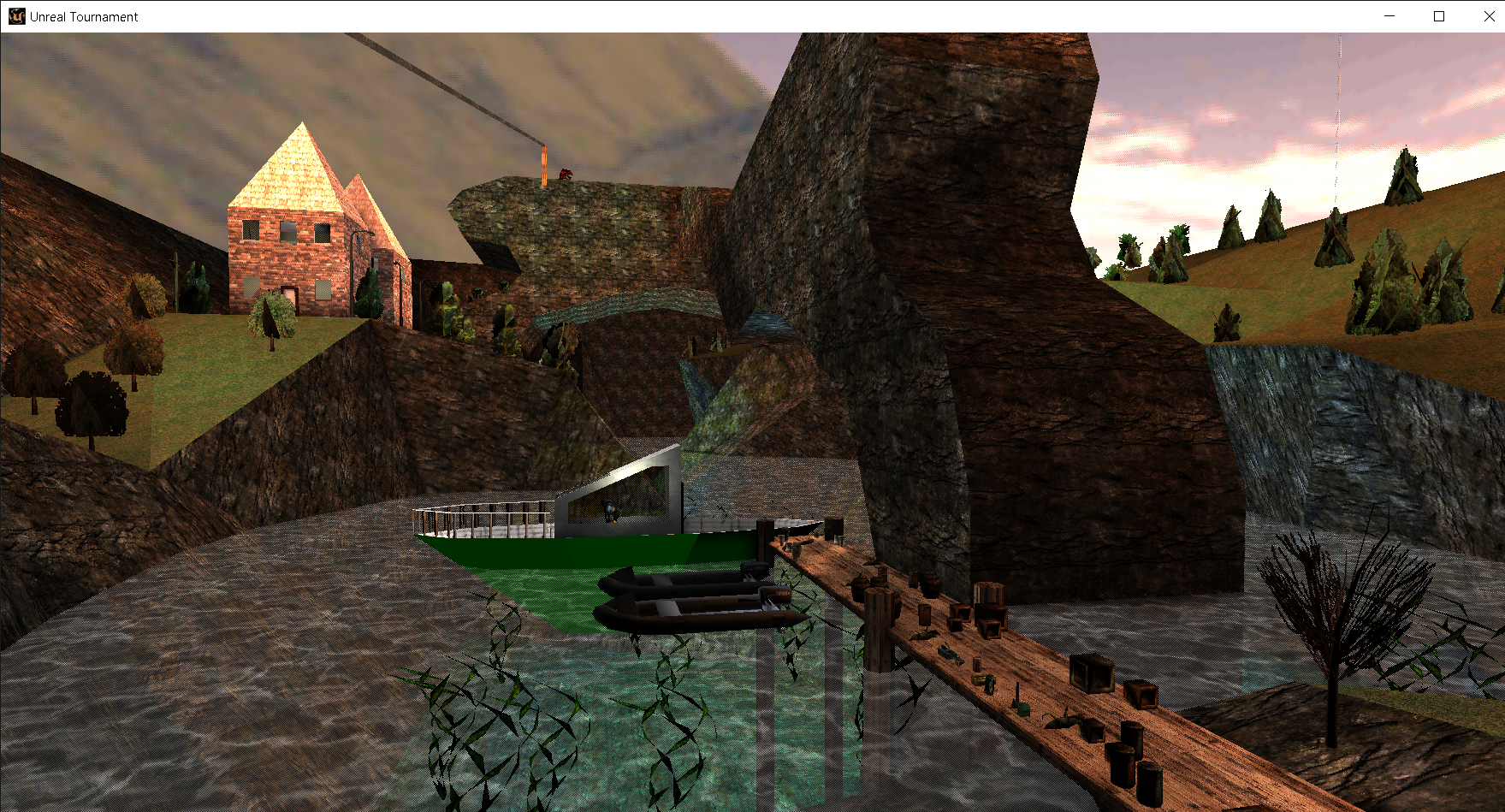The image size is (1505, 812).
Task: Click the maximize button in the title bar
Action: [x=1438, y=15]
